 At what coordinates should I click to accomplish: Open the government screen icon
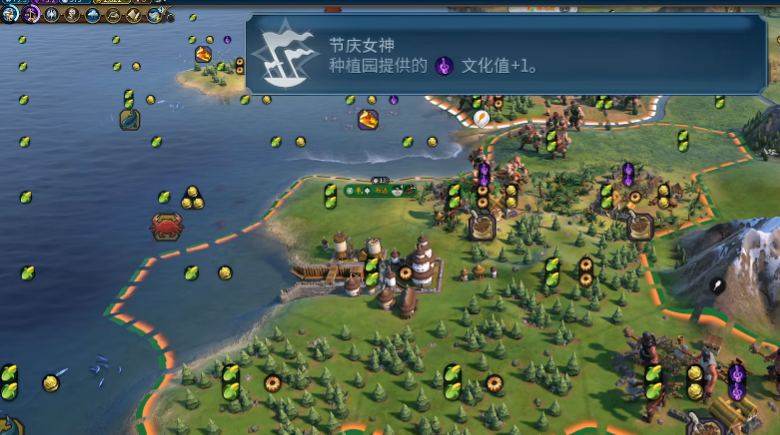point(52,14)
